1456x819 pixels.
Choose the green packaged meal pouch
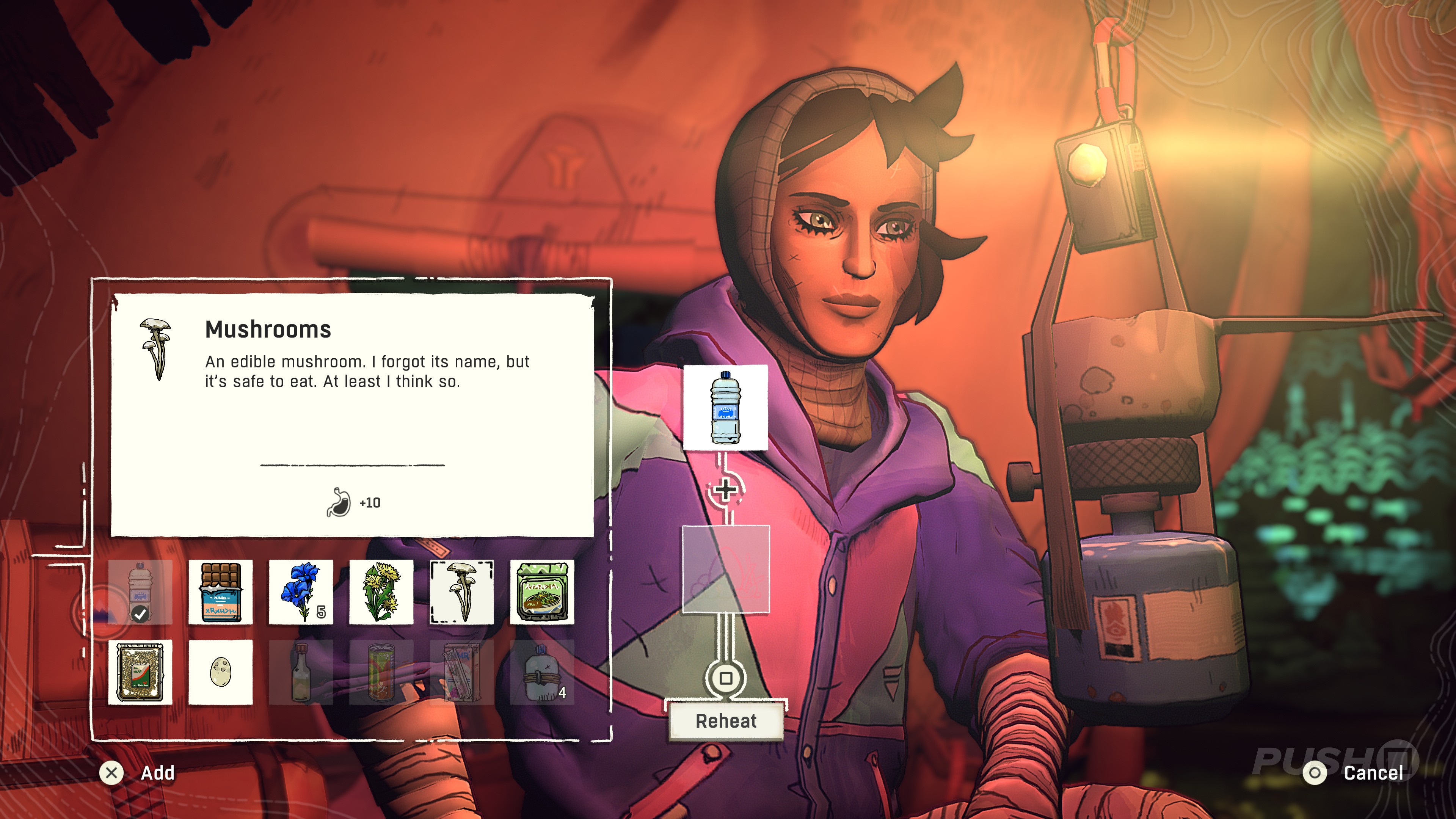click(541, 592)
